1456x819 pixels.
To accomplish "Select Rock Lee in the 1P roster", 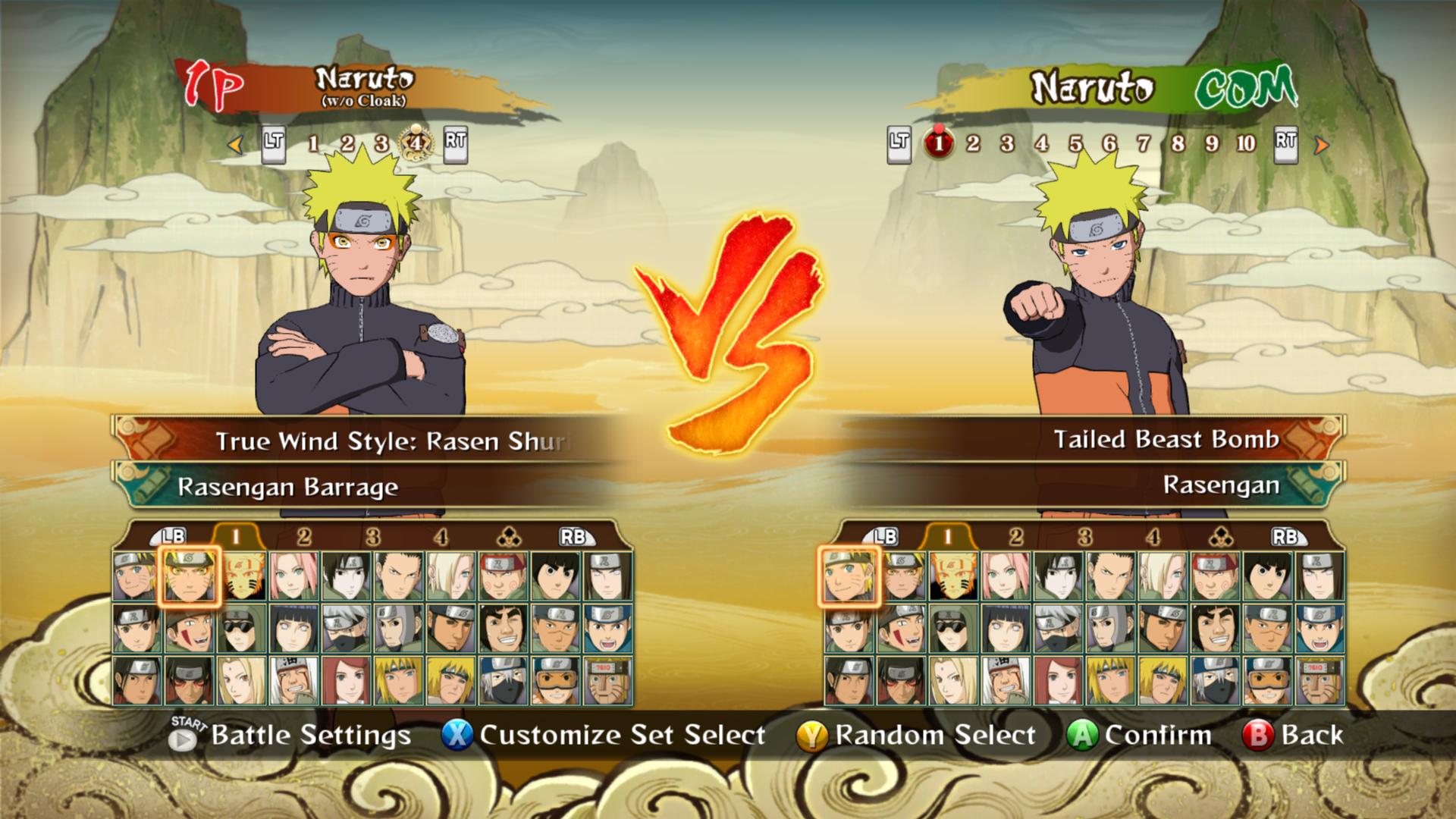I will [555, 576].
